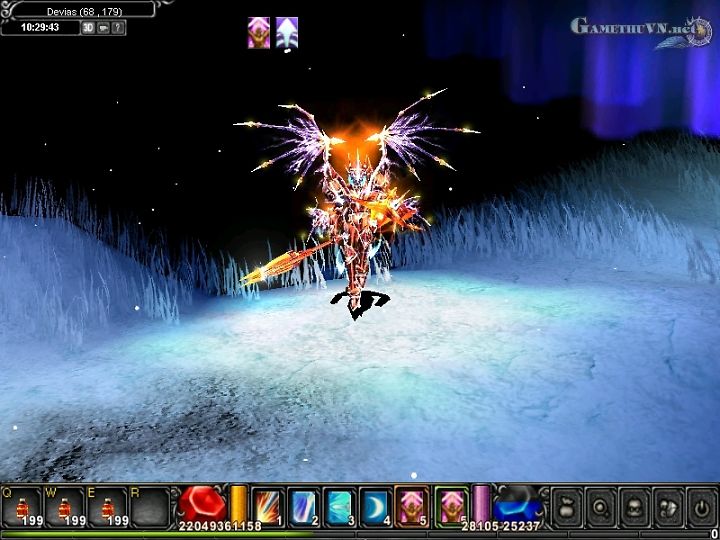Toggle the 3D camera button
Image resolution: width=720 pixels, height=540 pixels.
(x=87, y=27)
